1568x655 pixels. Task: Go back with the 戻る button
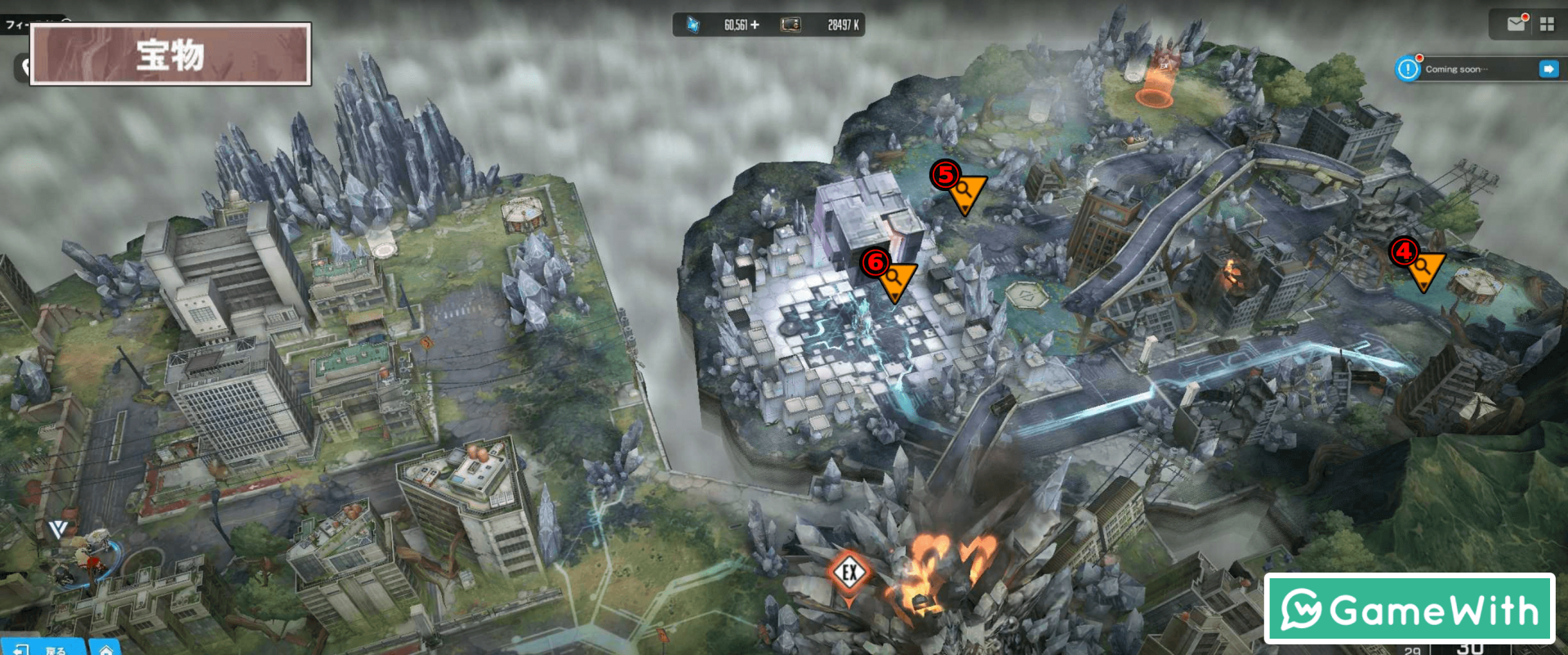pyautogui.click(x=45, y=649)
